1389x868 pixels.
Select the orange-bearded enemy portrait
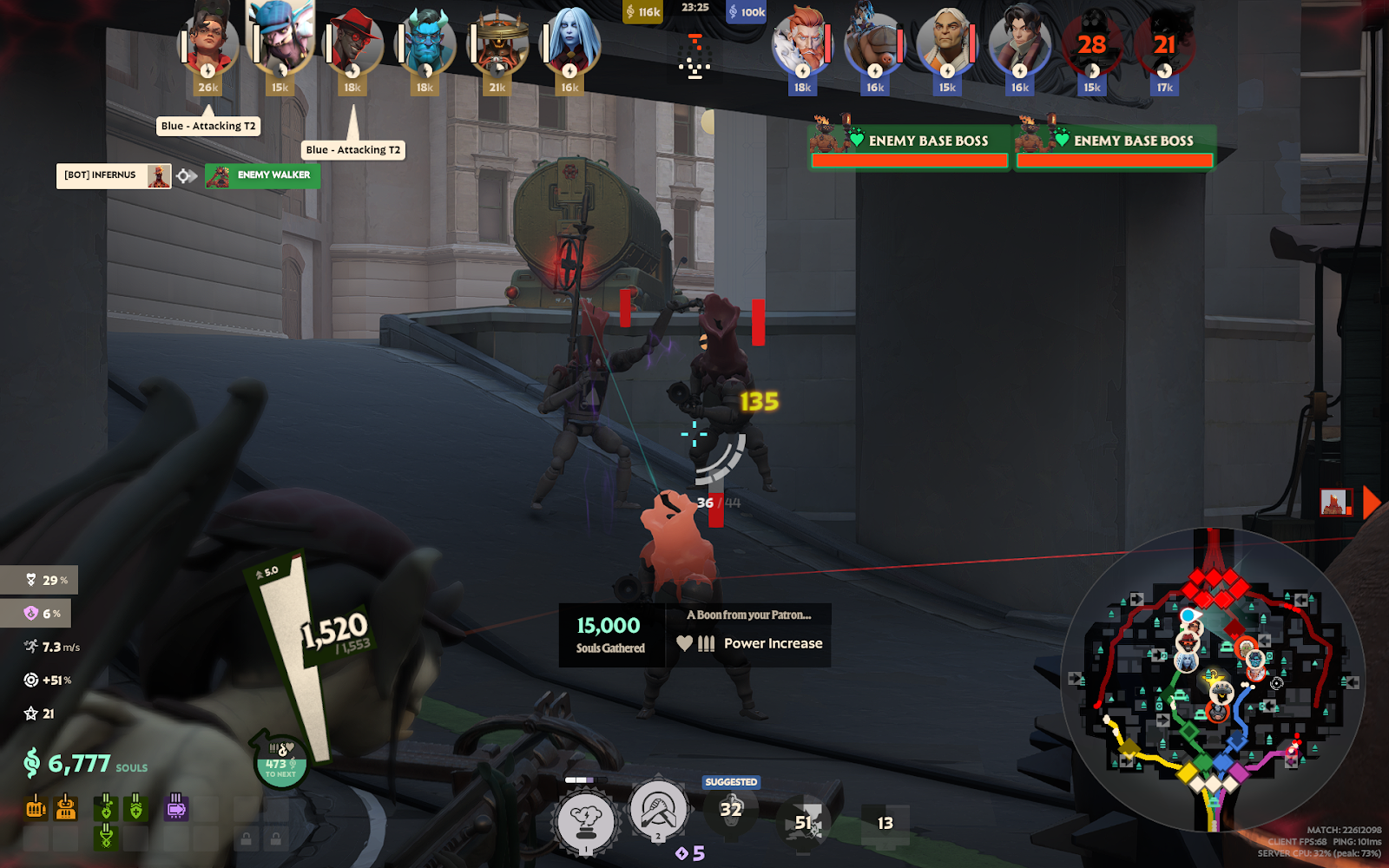click(802, 42)
